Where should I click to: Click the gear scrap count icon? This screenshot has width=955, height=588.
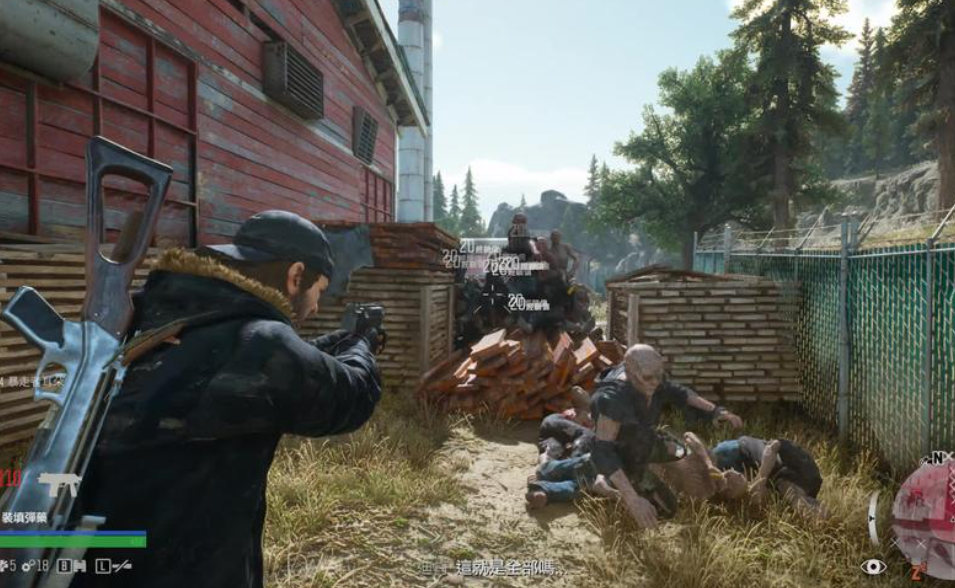click(x=26, y=566)
